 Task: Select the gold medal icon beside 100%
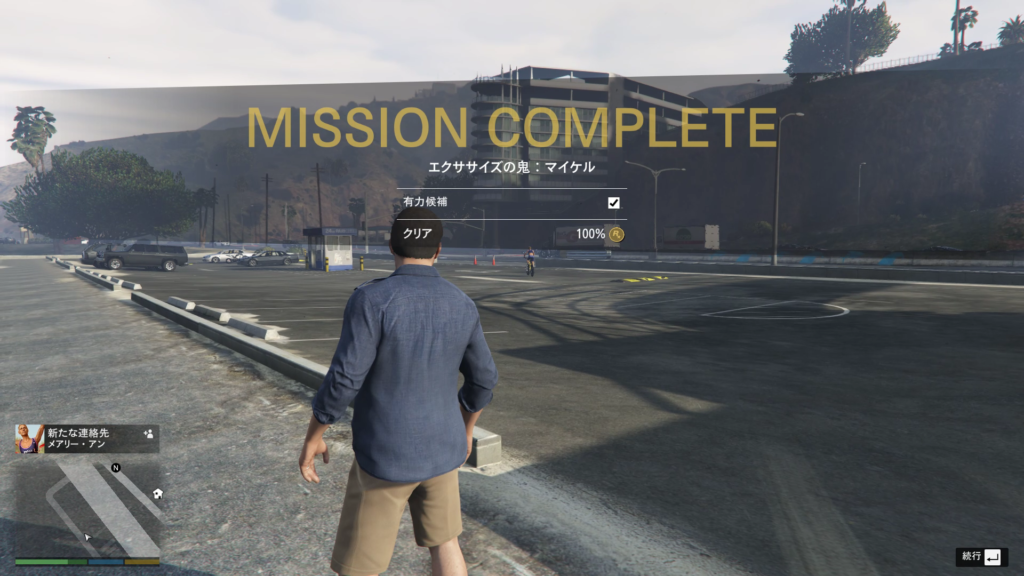(x=617, y=234)
